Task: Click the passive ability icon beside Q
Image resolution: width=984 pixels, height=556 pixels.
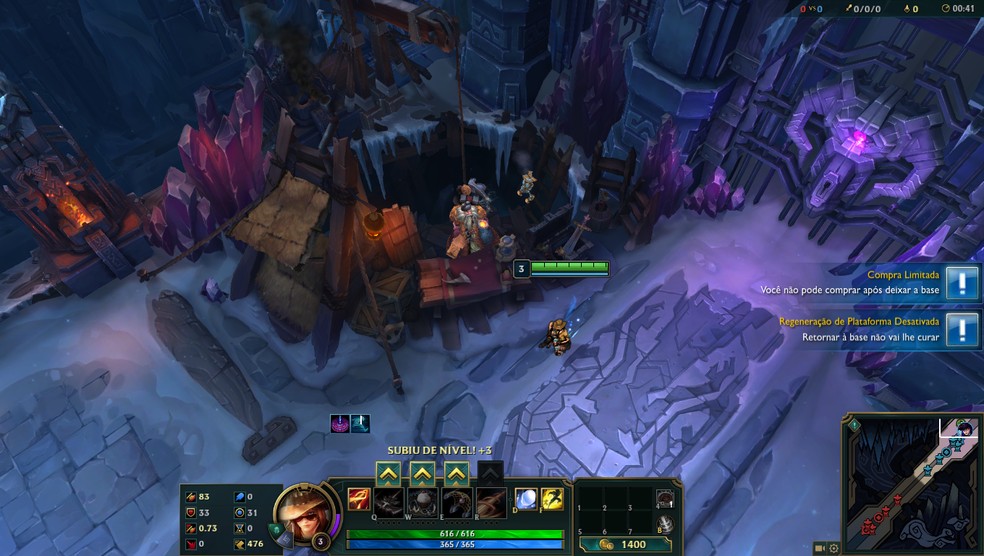Action: click(x=358, y=500)
